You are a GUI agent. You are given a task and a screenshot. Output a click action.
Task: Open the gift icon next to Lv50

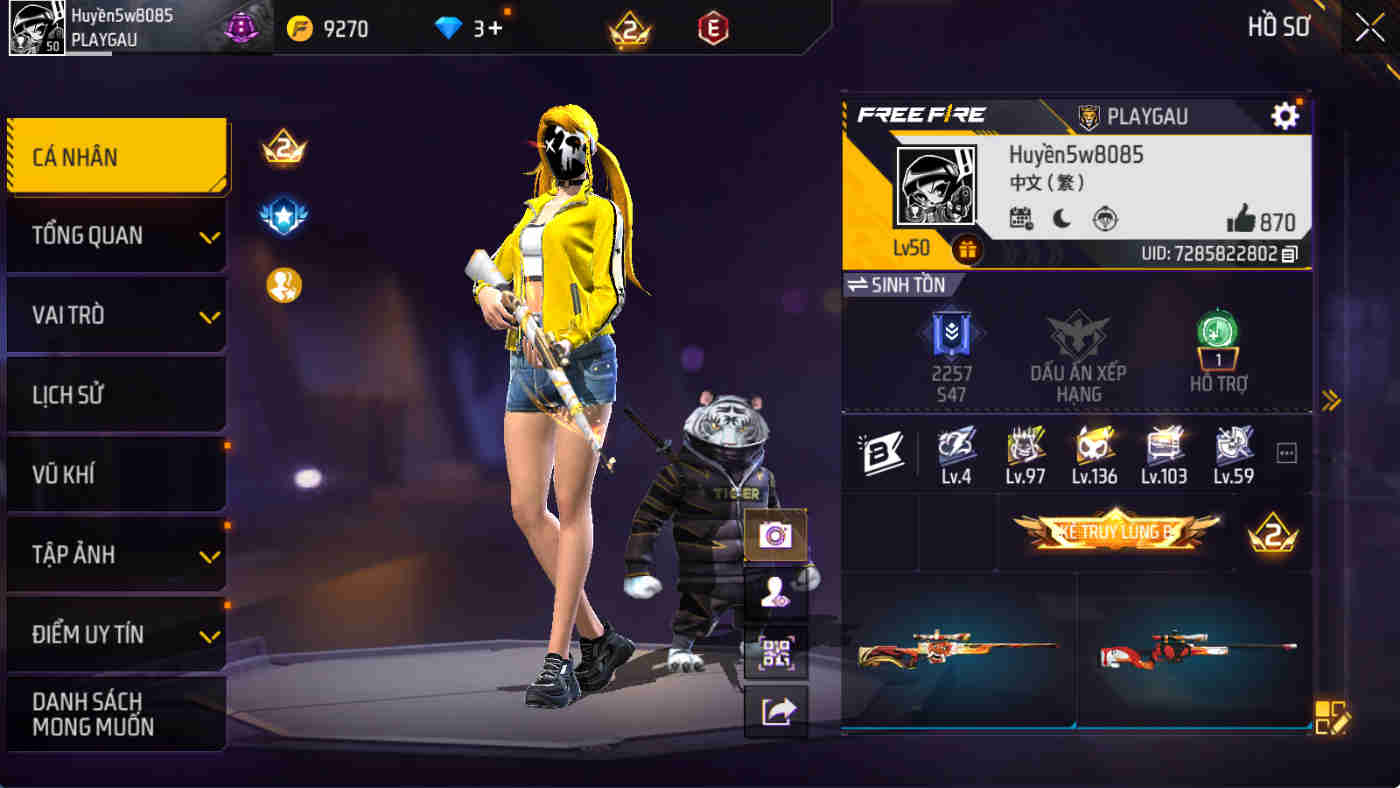[966, 251]
